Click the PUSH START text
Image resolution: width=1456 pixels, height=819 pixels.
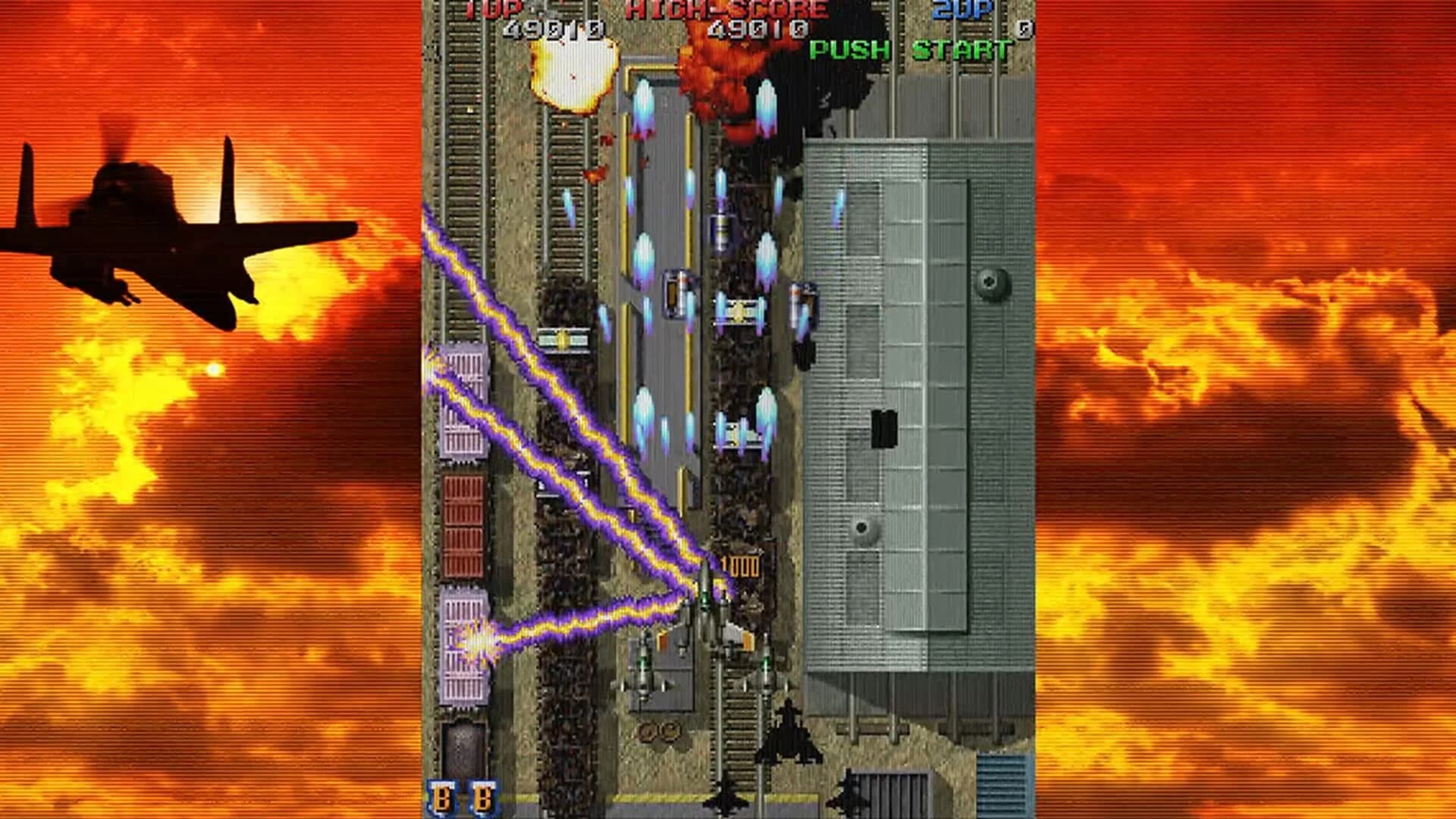tap(910, 53)
